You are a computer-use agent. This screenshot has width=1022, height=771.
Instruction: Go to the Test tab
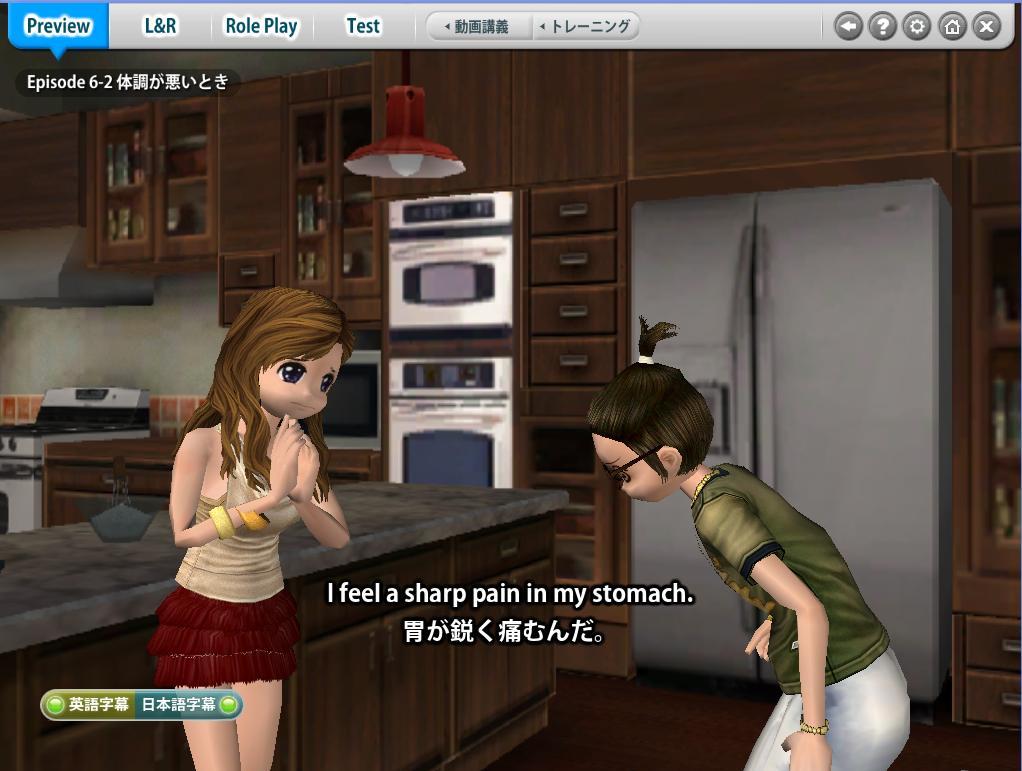coord(362,26)
